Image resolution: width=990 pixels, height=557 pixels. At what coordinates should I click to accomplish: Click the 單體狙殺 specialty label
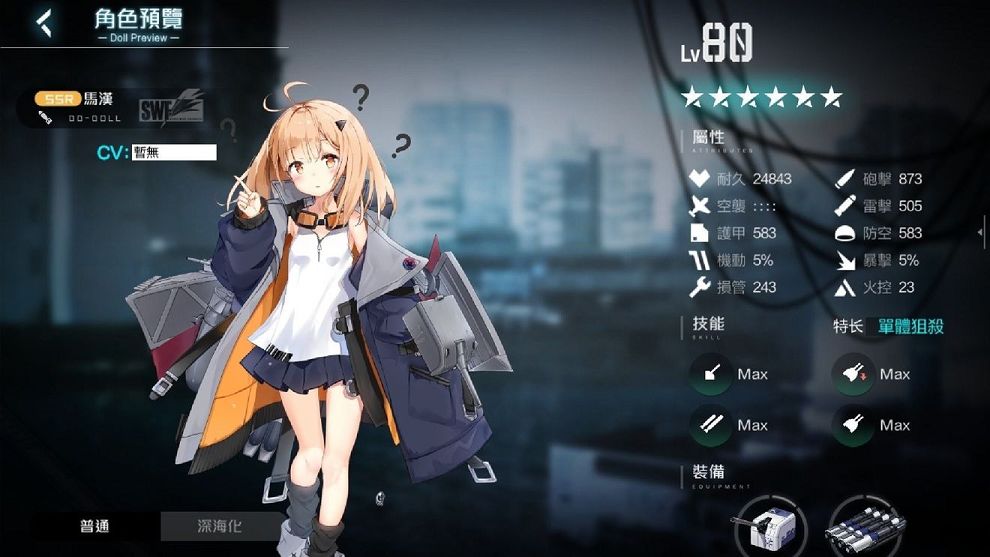(911, 326)
